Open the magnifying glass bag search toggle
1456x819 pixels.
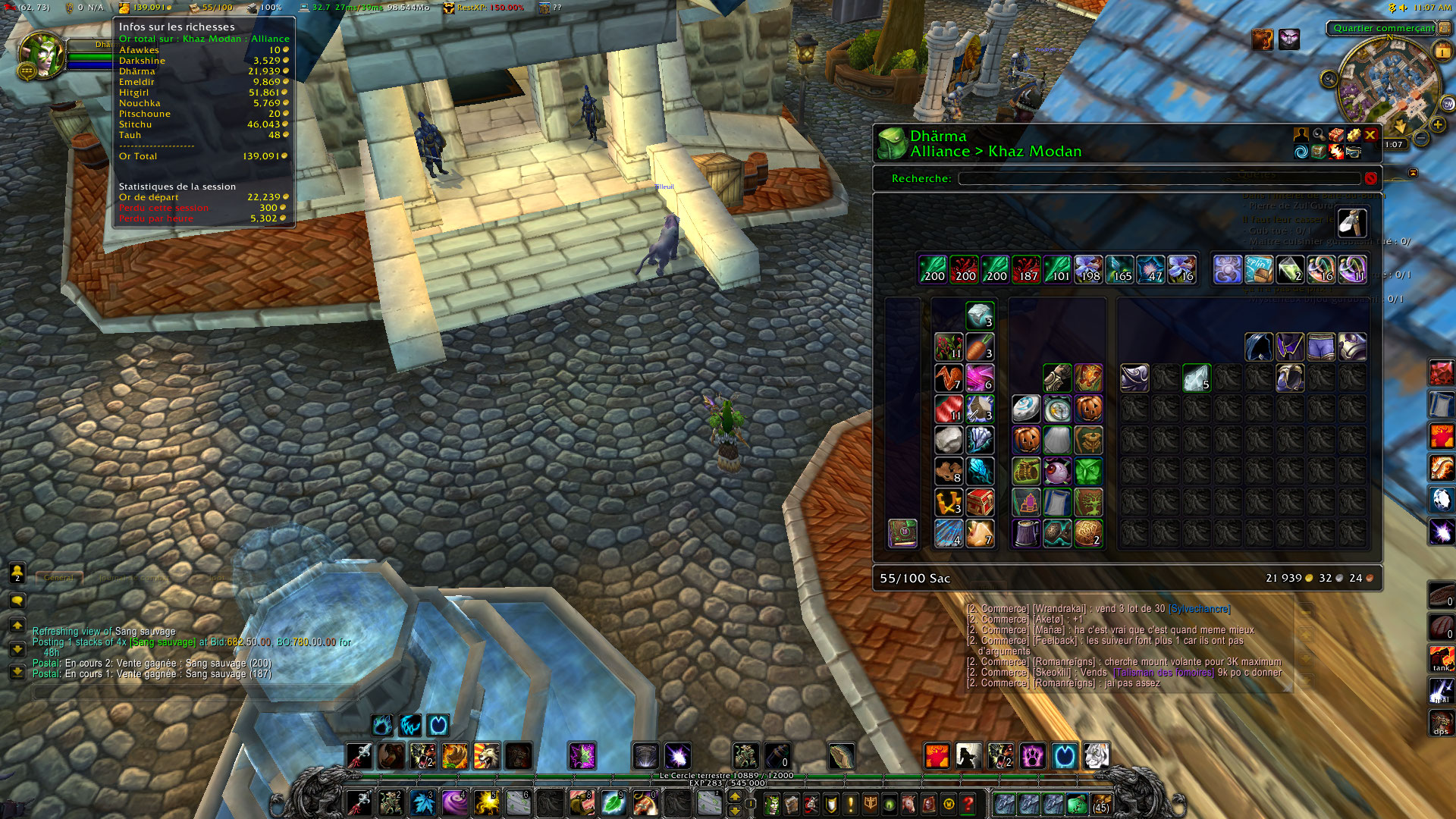point(1319,134)
